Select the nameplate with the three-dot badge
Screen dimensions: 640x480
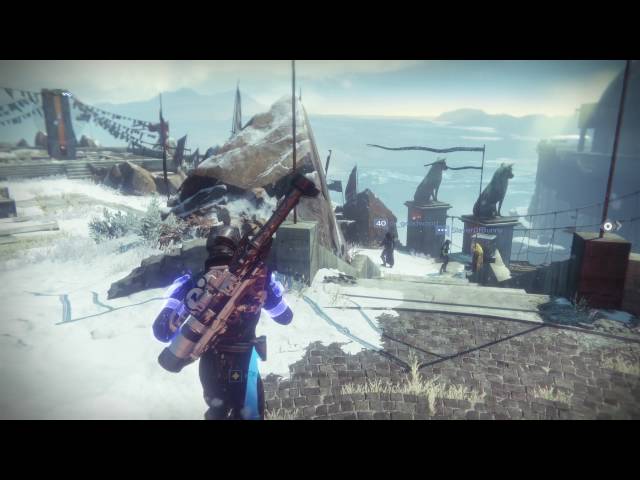(x=466, y=229)
